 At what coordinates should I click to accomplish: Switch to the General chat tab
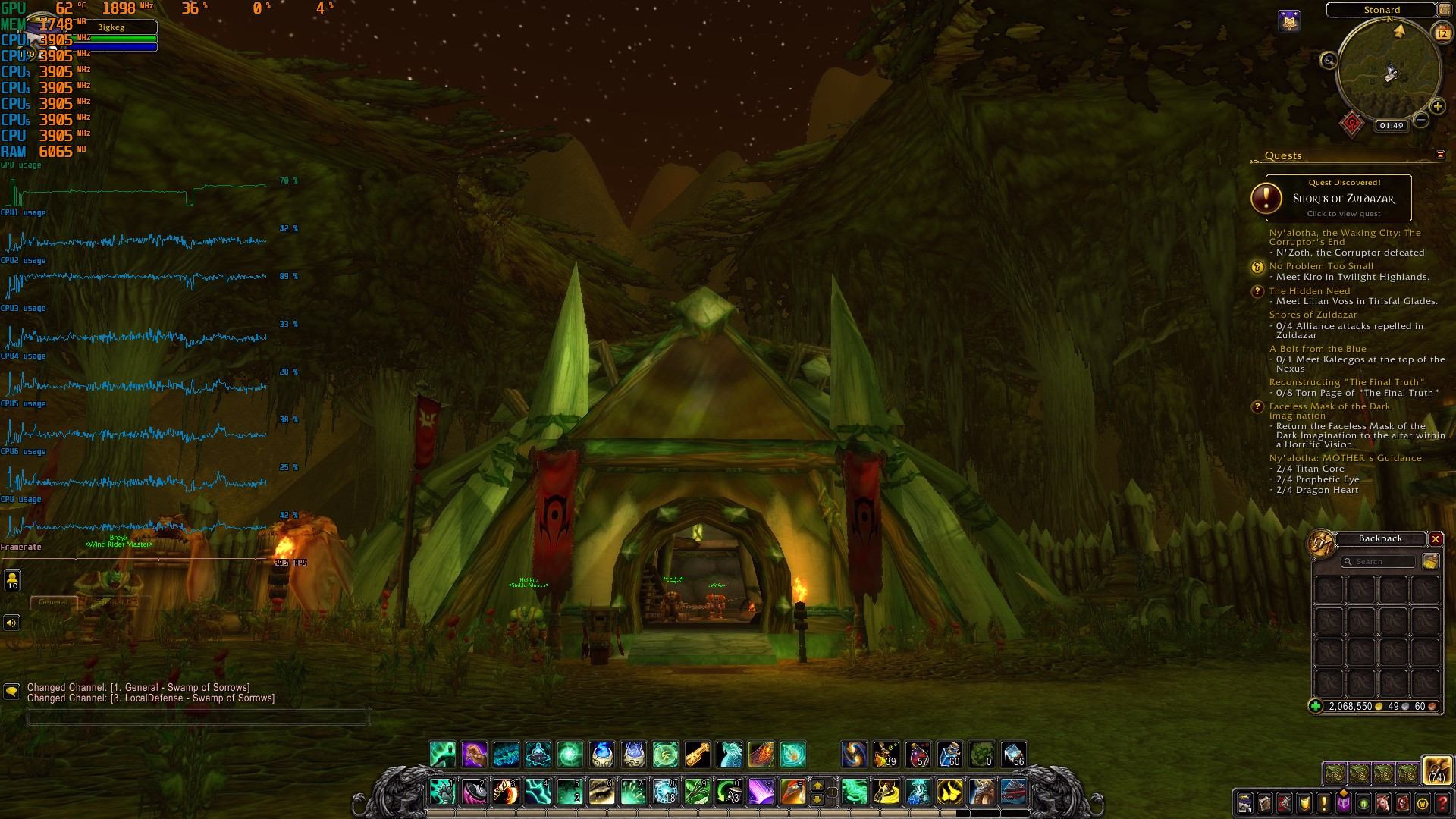coord(53,602)
